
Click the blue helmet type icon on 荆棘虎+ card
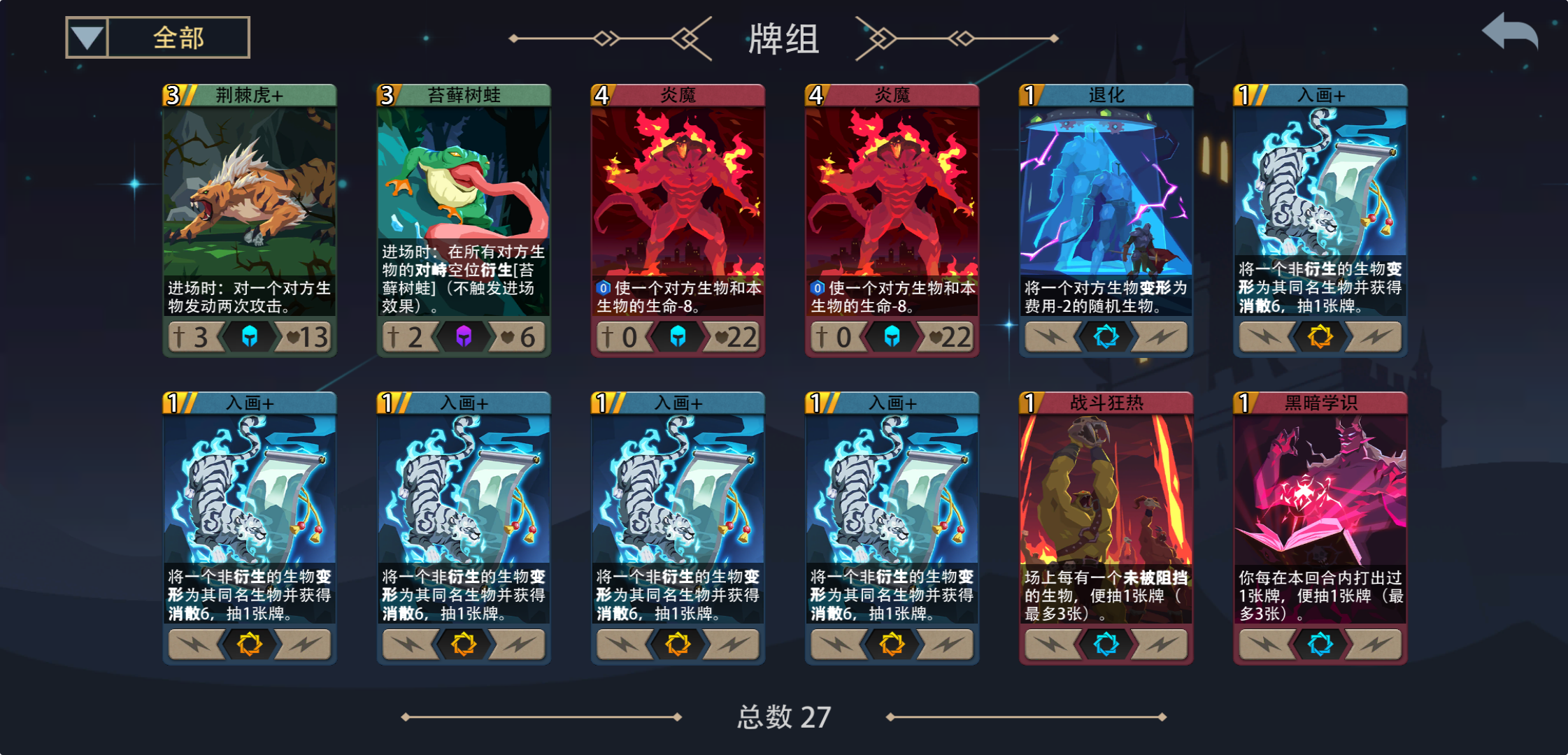250,337
